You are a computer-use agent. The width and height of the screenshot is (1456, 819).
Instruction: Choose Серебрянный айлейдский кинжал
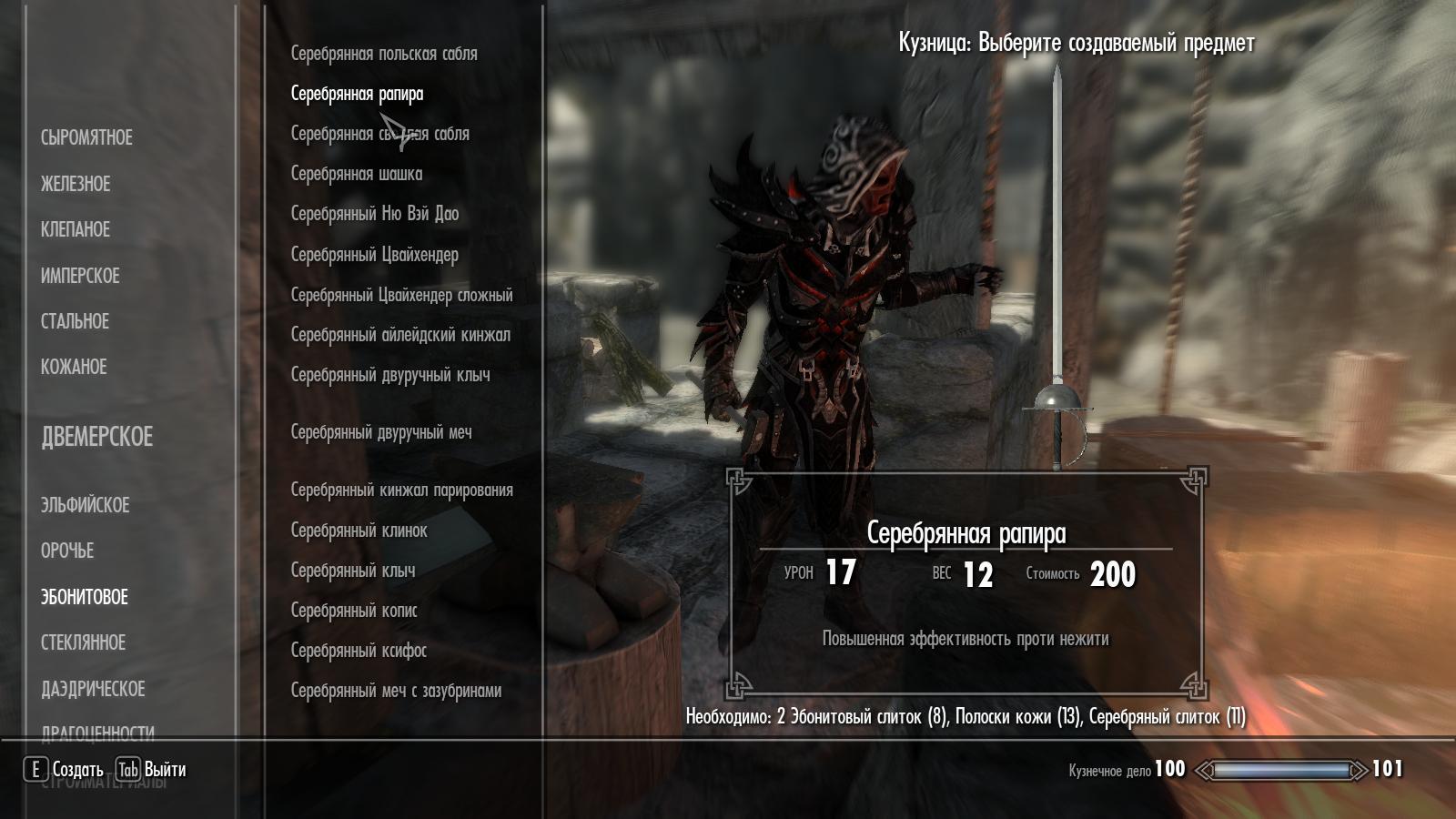(x=400, y=335)
